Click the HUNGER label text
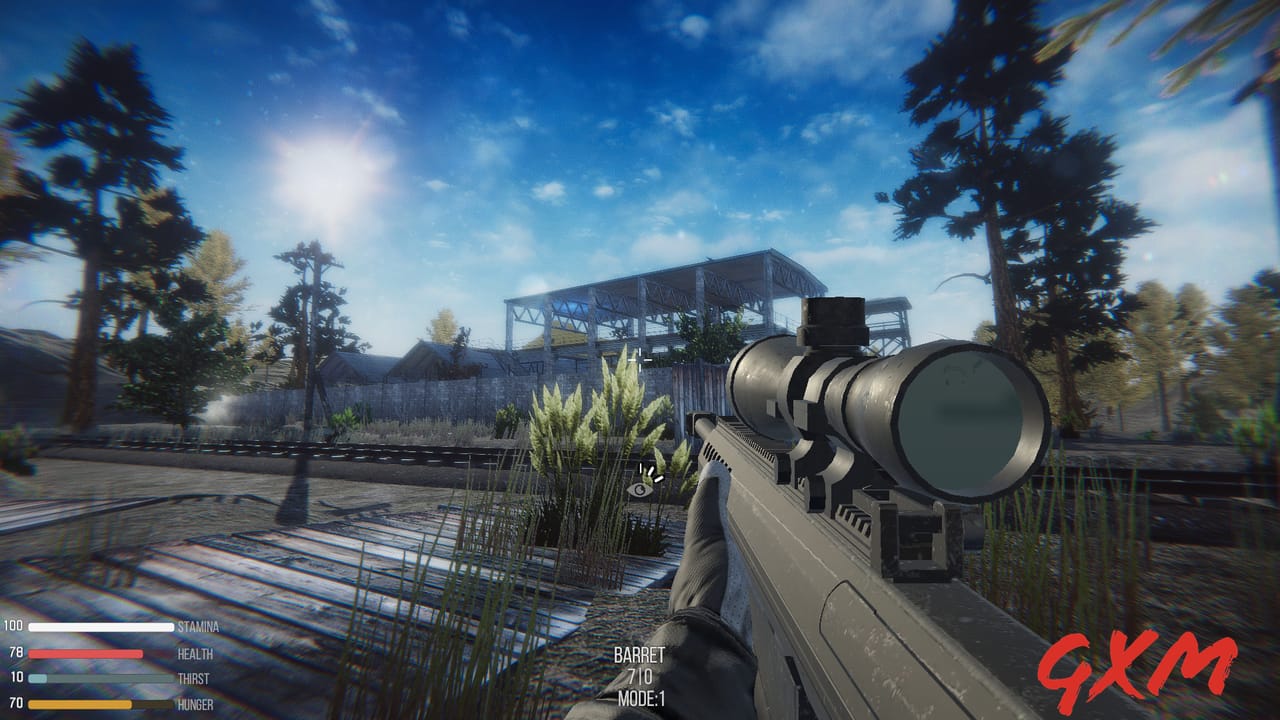The image size is (1280, 720). [x=195, y=703]
